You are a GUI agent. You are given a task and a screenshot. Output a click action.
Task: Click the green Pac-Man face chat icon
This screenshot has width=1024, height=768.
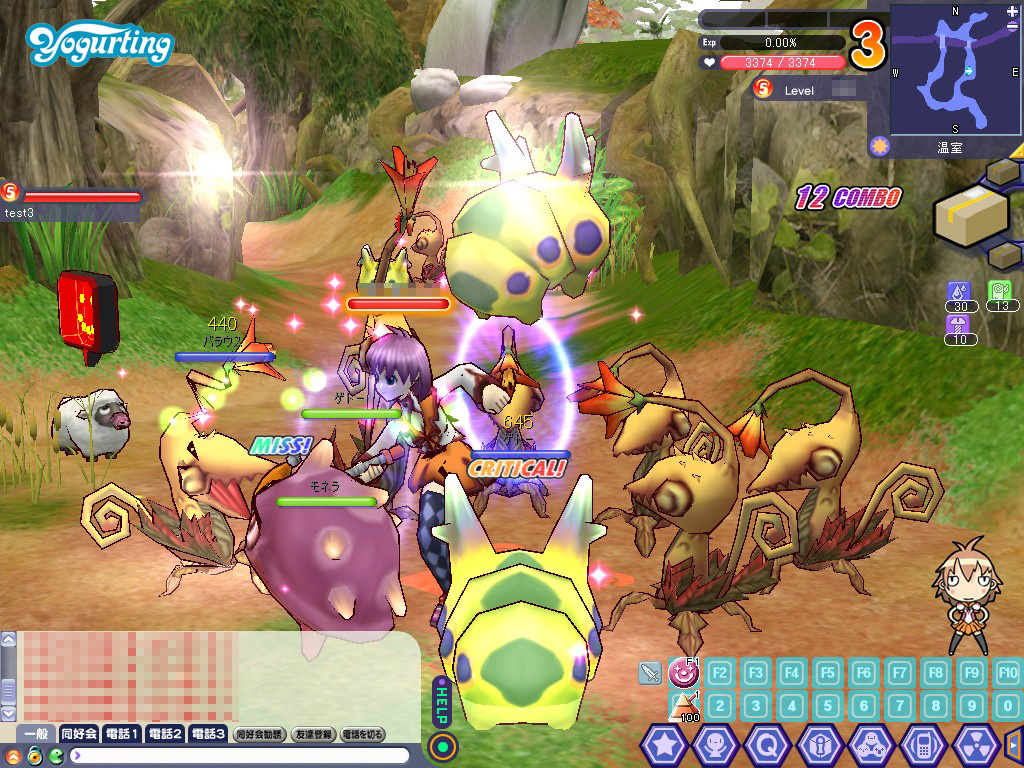pyautogui.click(x=56, y=755)
